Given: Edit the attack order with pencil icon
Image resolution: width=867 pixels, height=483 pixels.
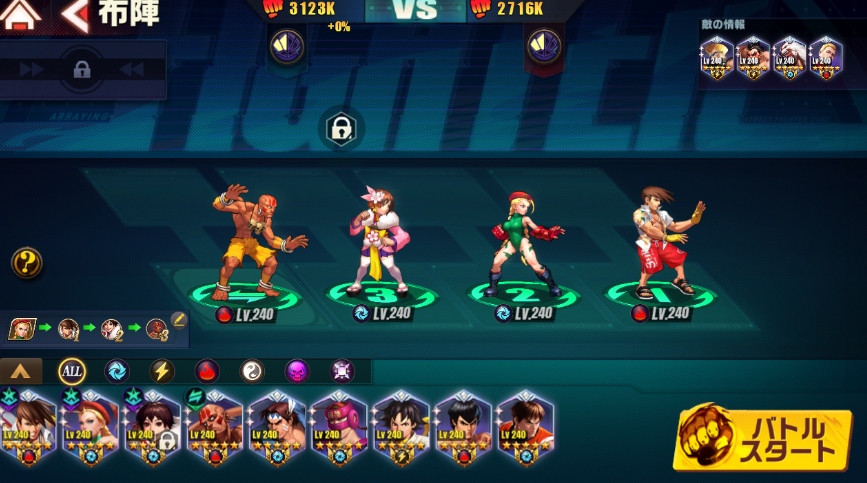Looking at the screenshot, I should [x=179, y=320].
